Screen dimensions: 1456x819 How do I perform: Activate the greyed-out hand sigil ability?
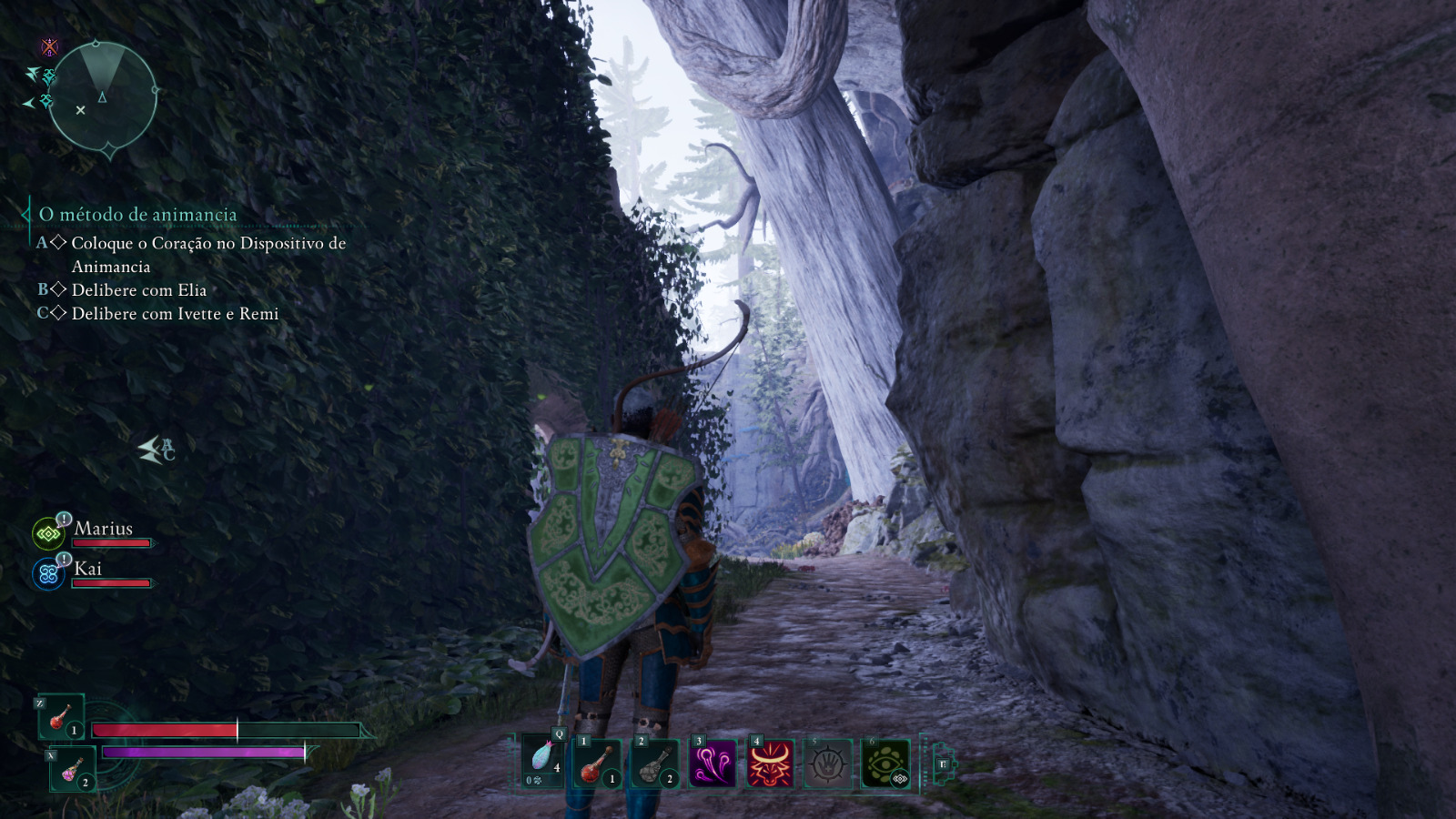pyautogui.click(x=827, y=763)
